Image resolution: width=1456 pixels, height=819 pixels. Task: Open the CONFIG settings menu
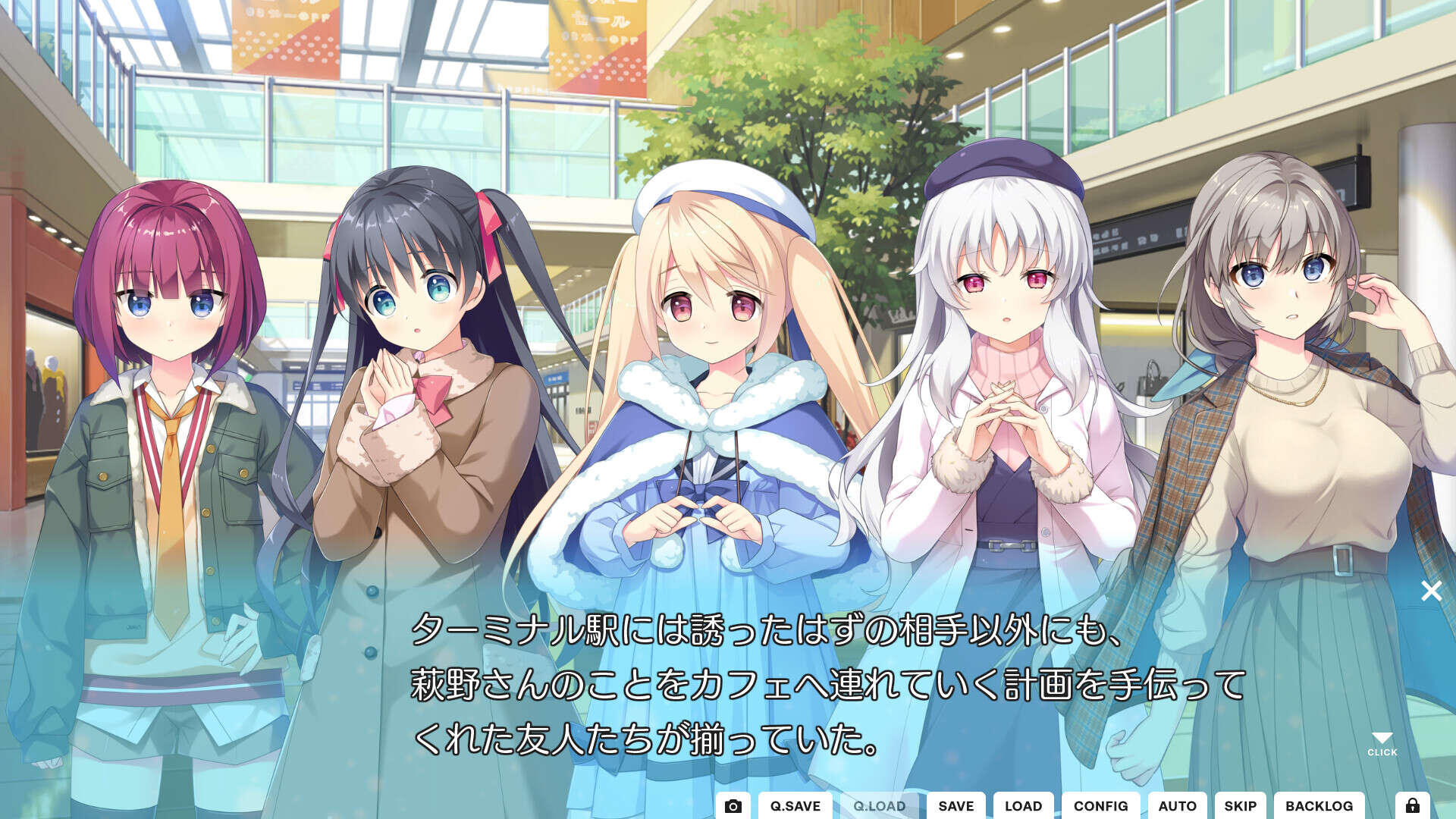click(x=1102, y=806)
